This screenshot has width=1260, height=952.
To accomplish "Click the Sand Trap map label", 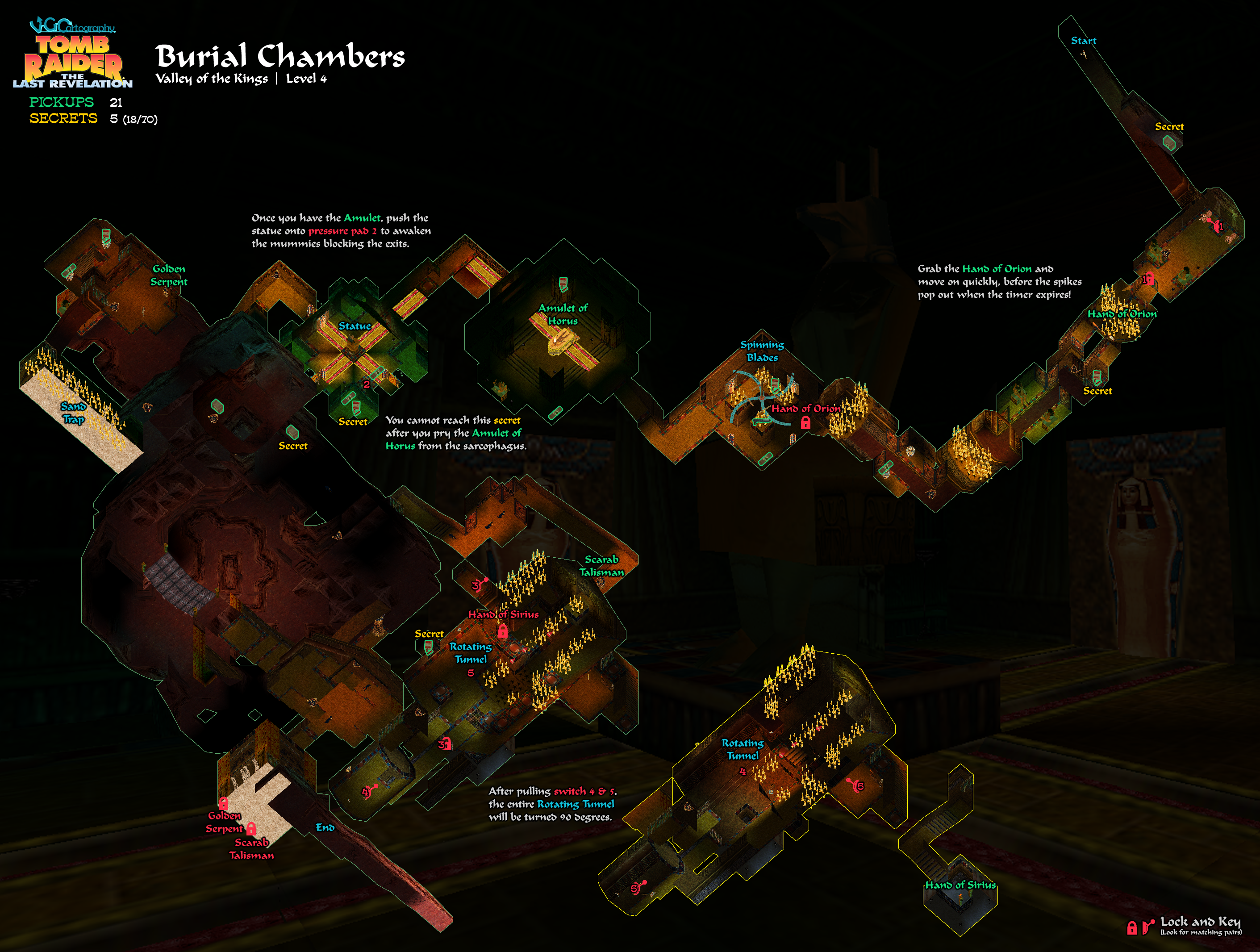I will click(x=73, y=413).
